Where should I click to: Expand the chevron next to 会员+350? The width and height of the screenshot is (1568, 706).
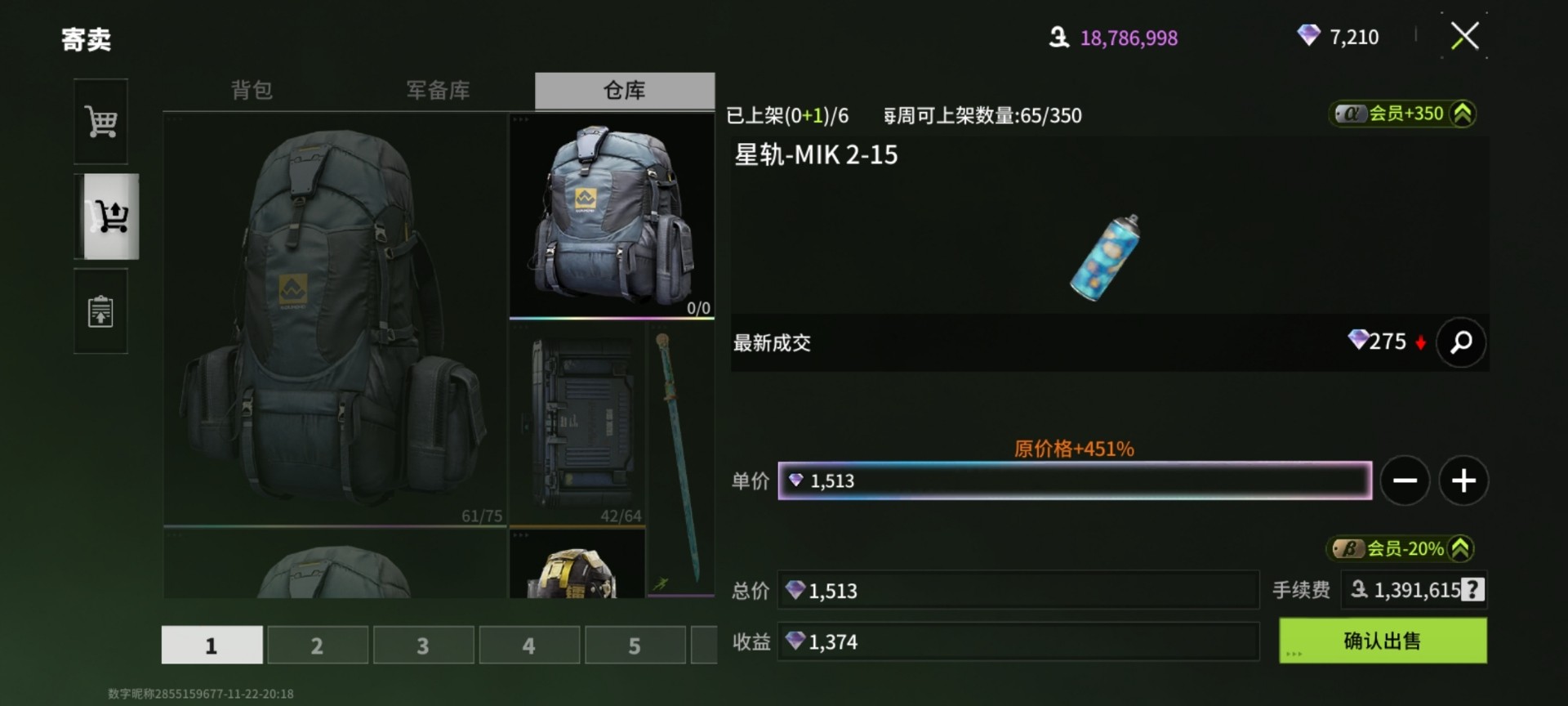(x=1463, y=114)
